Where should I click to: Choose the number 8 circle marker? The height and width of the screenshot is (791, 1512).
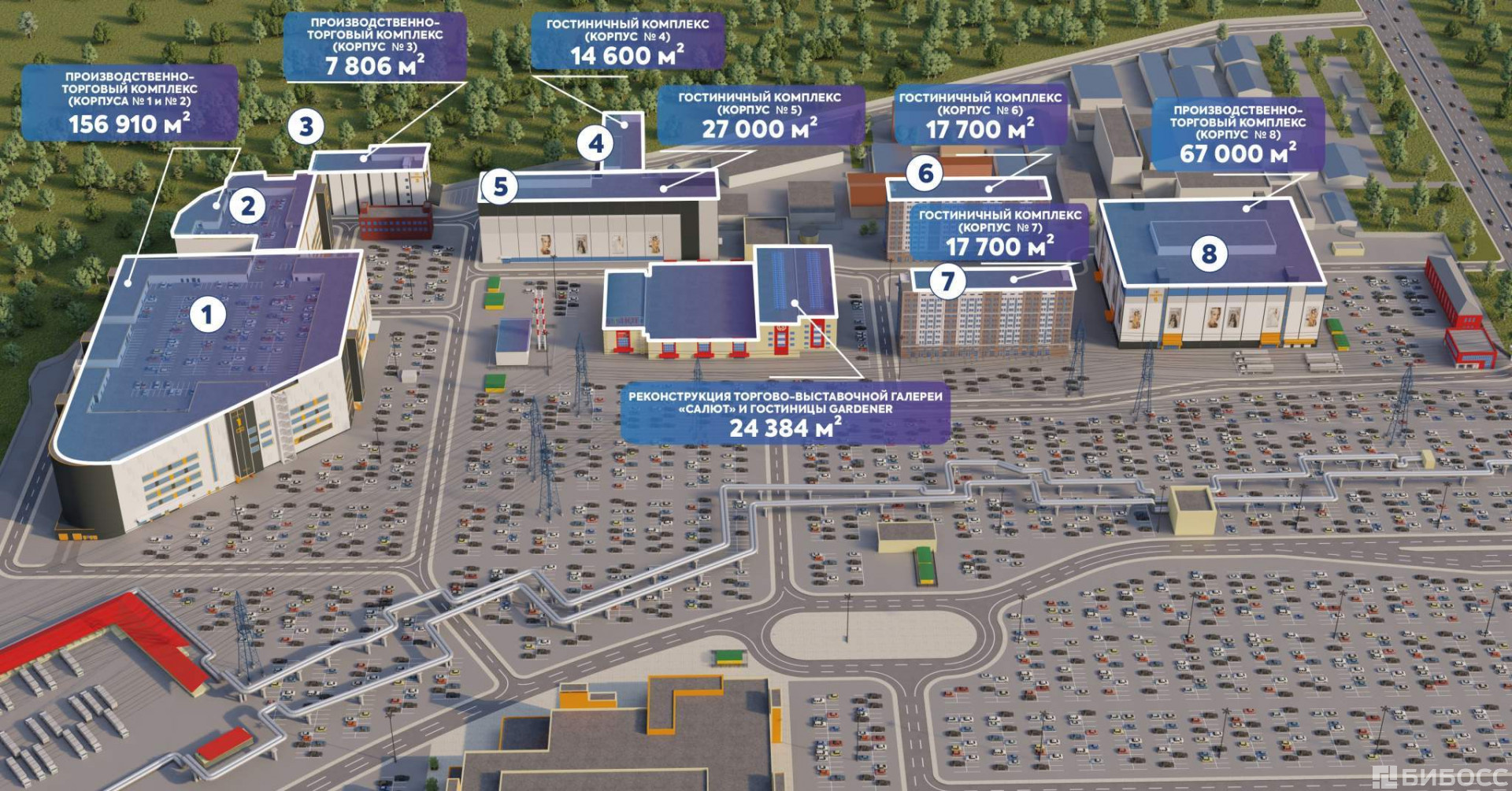point(1209,253)
